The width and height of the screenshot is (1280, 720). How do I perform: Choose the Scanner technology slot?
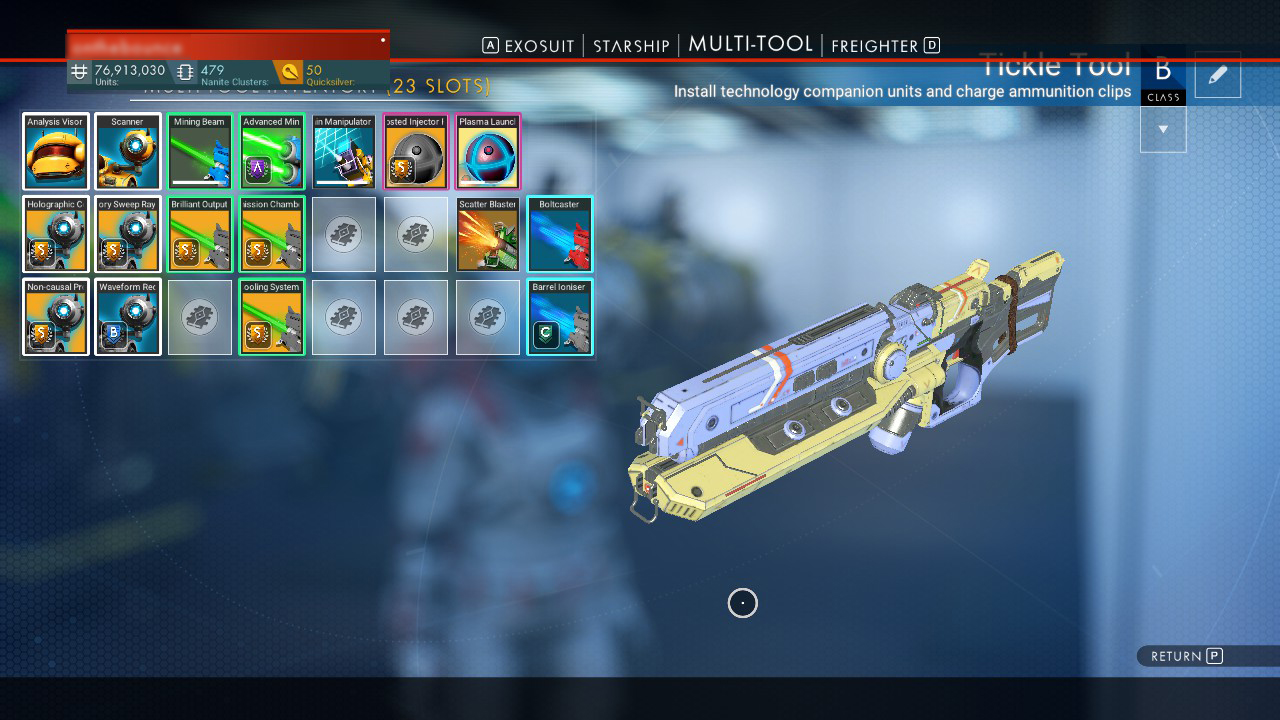[128, 151]
